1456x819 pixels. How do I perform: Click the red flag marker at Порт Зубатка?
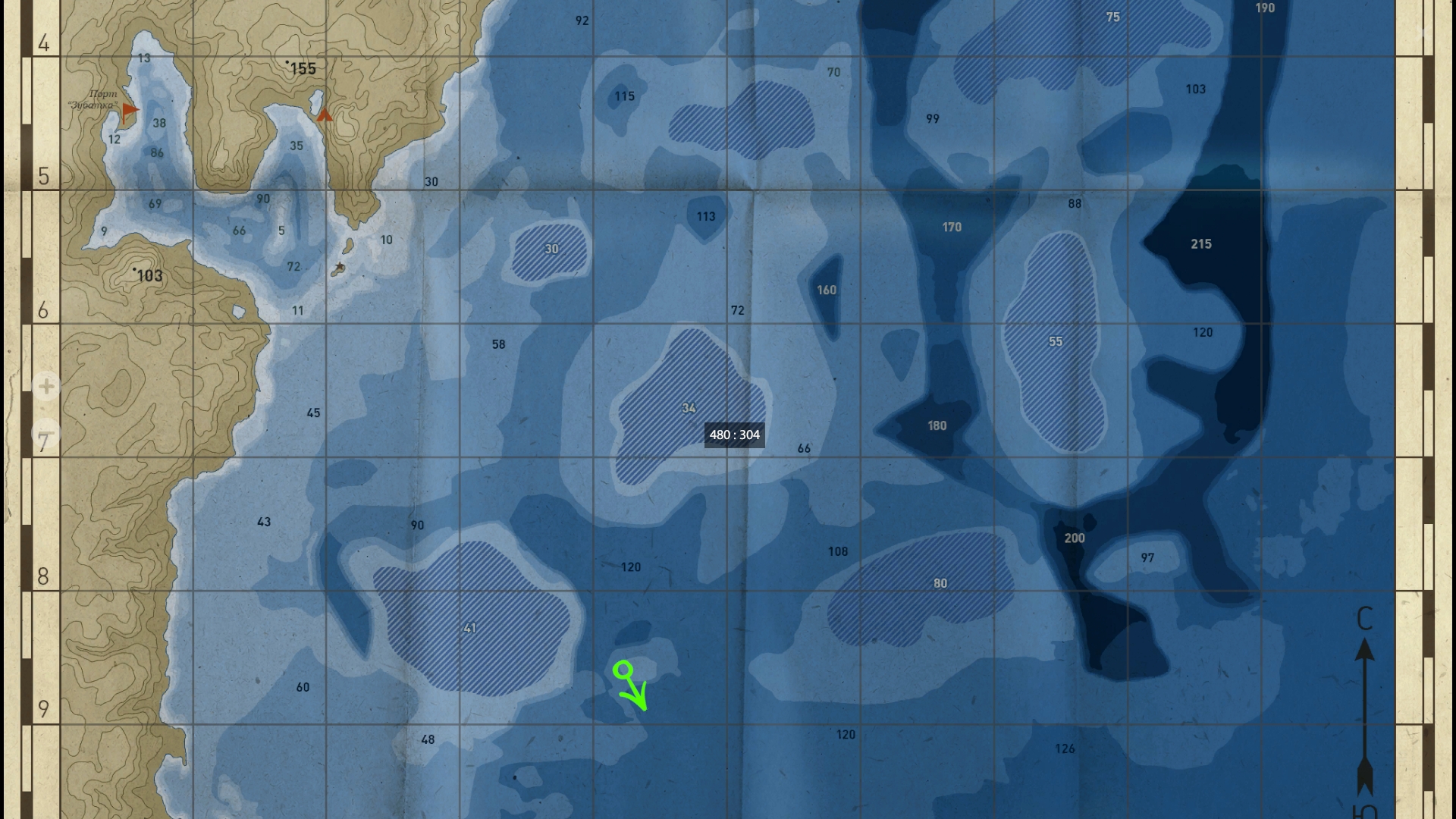coord(129,109)
